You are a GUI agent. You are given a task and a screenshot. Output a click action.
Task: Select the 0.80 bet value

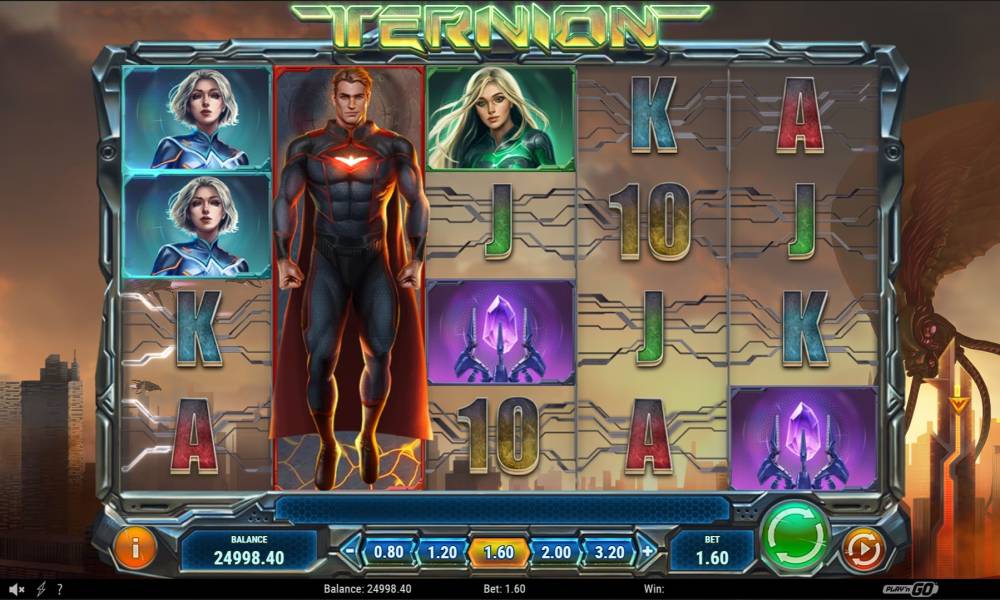pyautogui.click(x=388, y=551)
